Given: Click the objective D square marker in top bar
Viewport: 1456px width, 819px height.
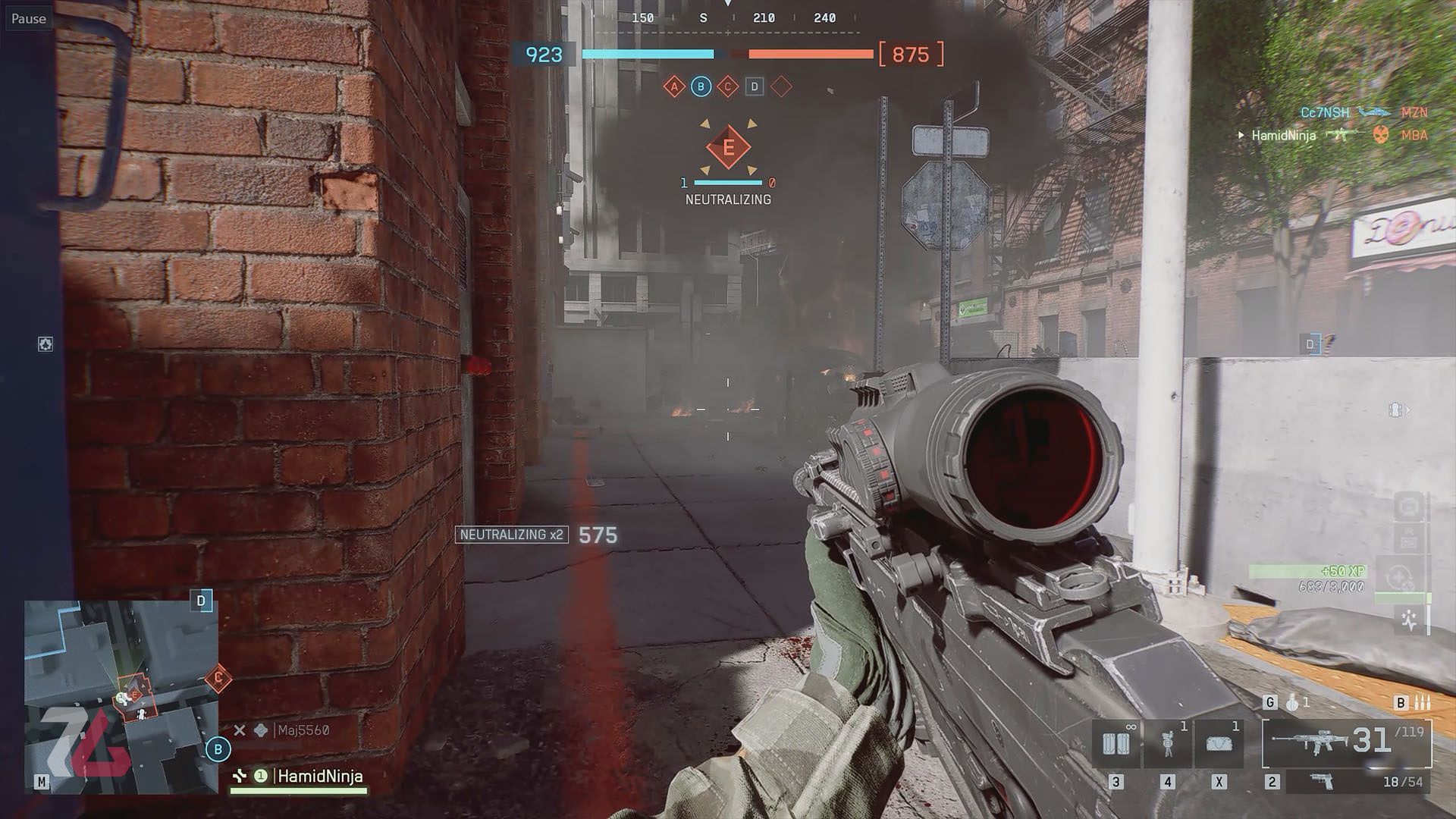Looking at the screenshot, I should coord(754,86).
